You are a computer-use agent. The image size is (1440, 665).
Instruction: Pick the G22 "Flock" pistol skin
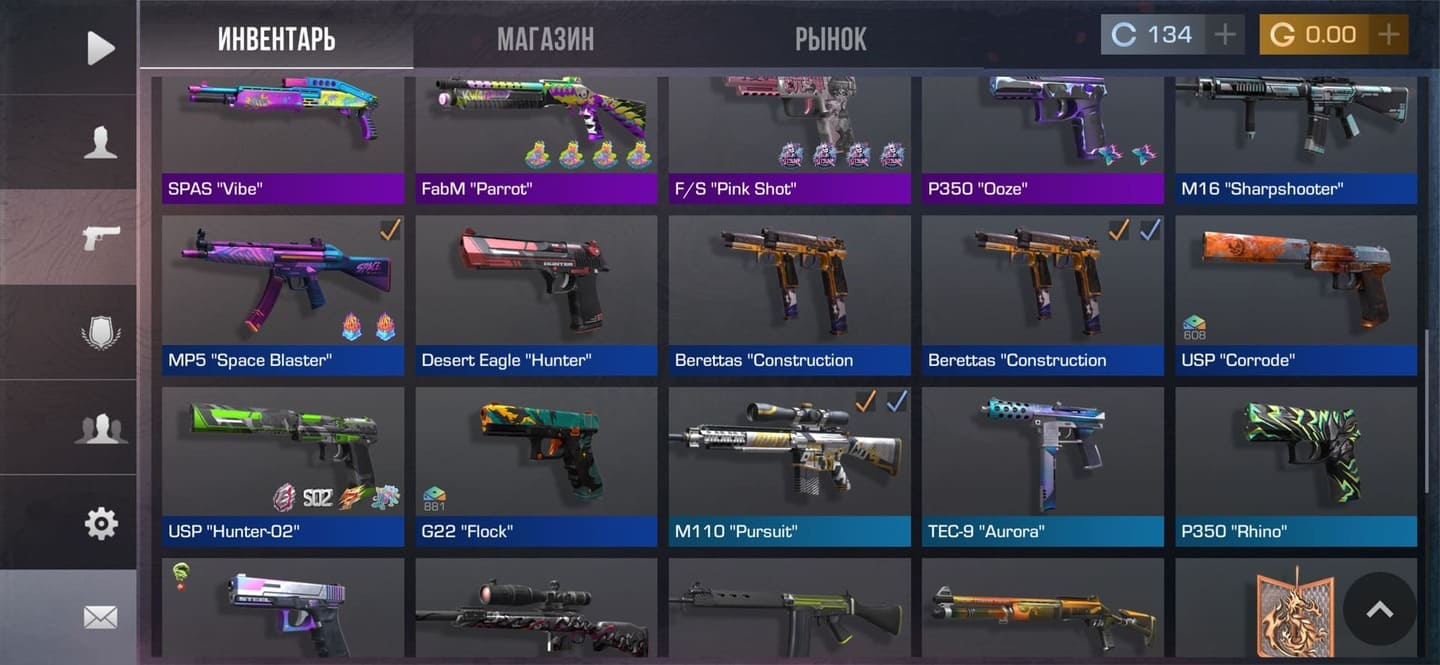pyautogui.click(x=536, y=466)
